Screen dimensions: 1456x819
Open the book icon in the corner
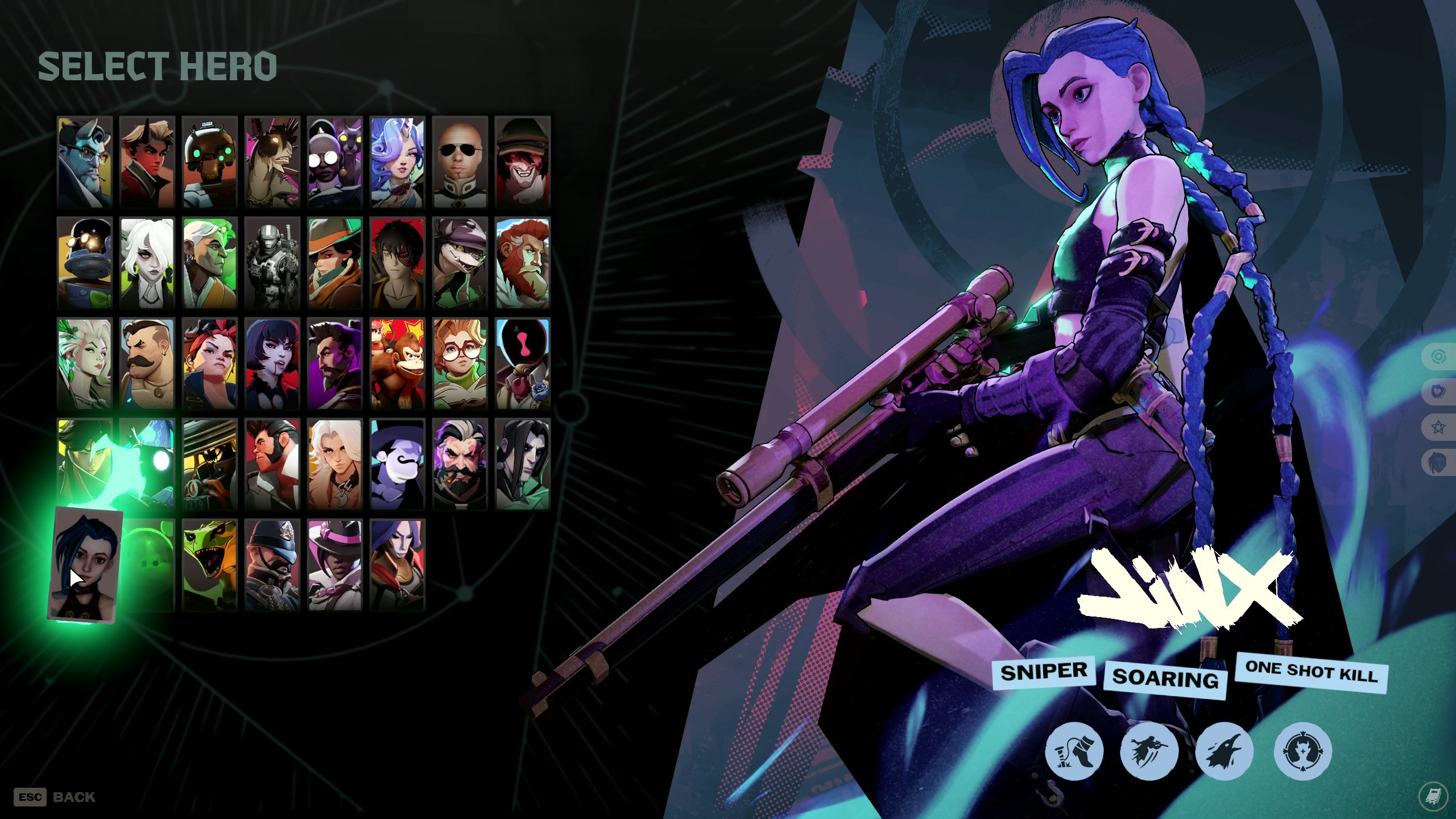pyautogui.click(x=1433, y=795)
